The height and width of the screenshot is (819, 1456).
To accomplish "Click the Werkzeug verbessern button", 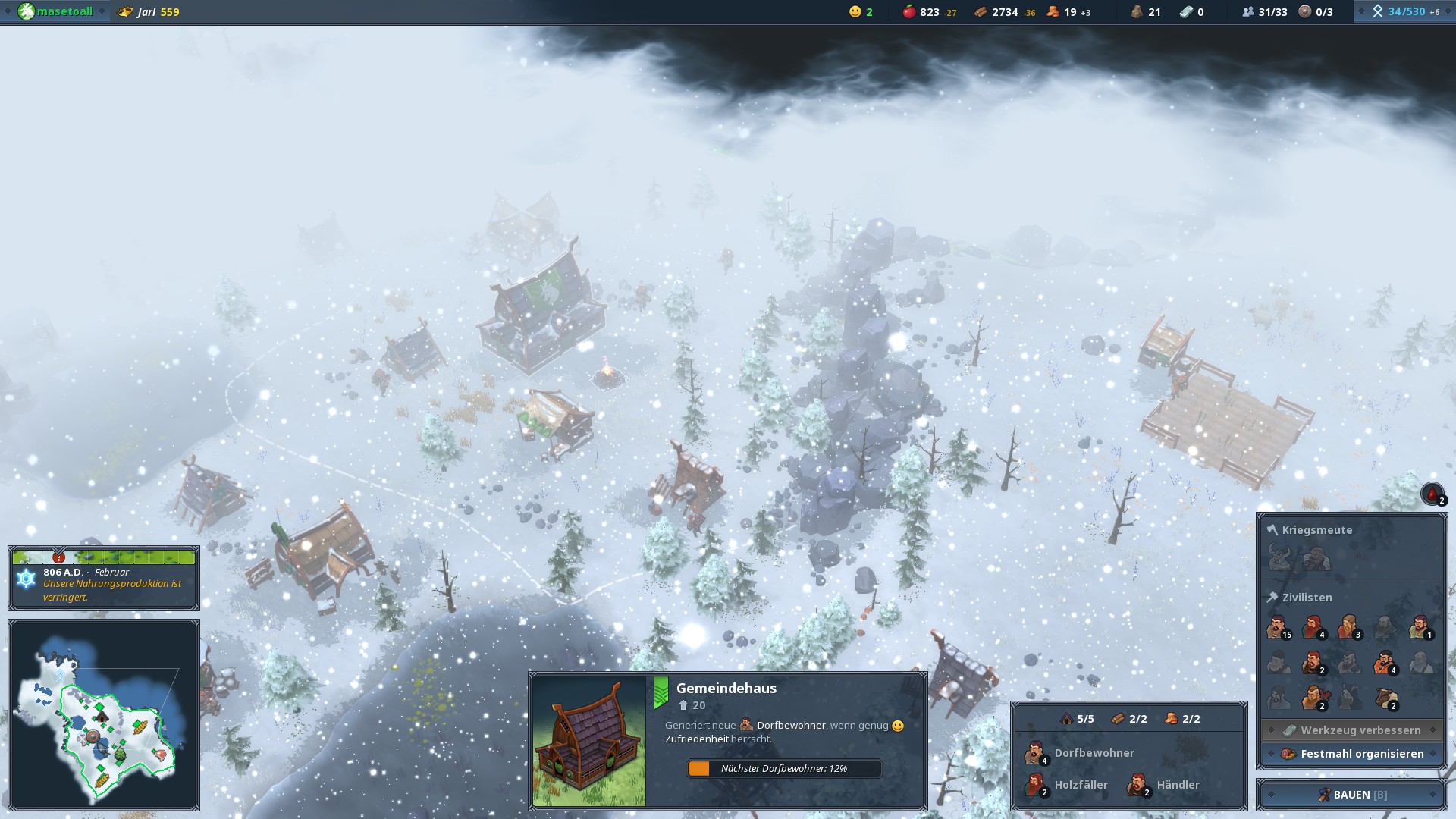I will pyautogui.click(x=1353, y=730).
